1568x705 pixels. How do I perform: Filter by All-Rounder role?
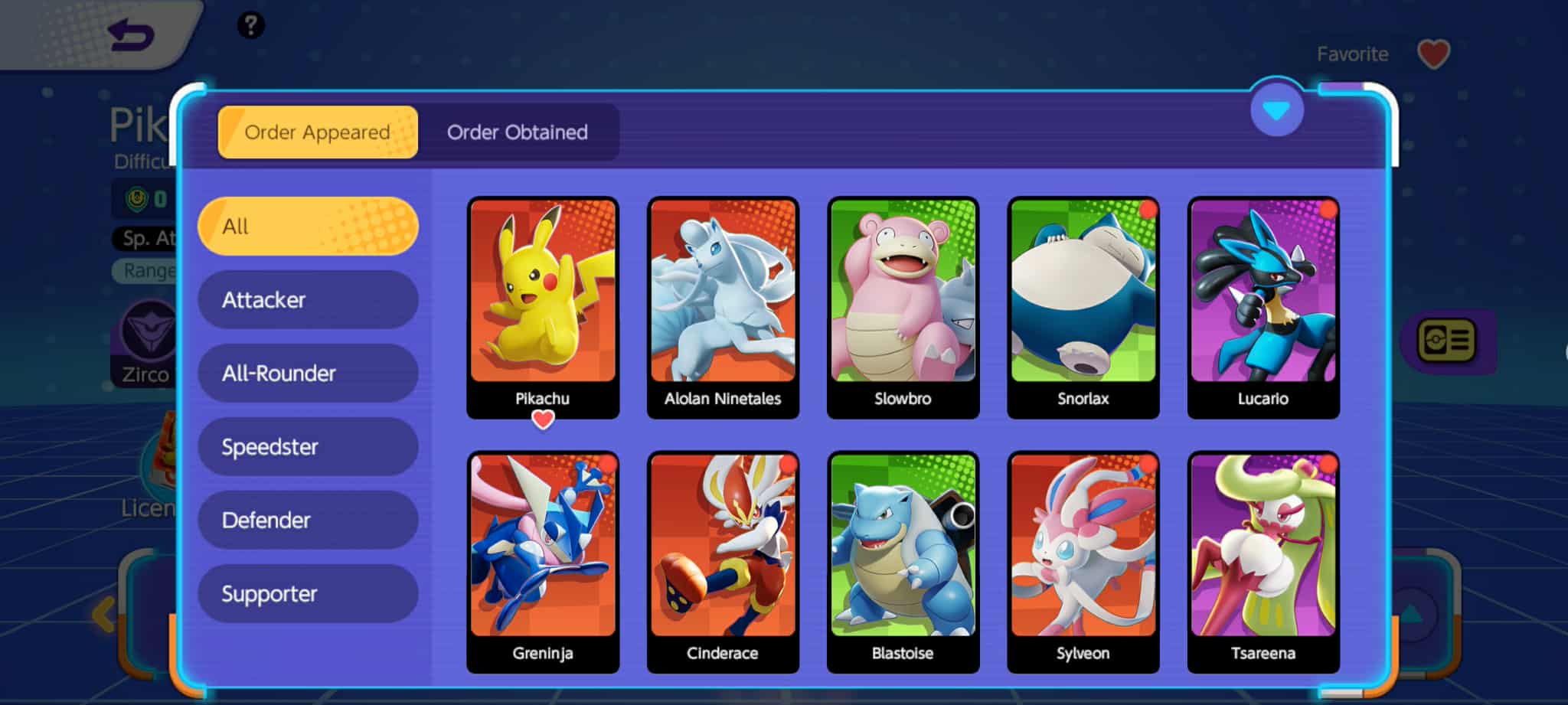coord(308,373)
